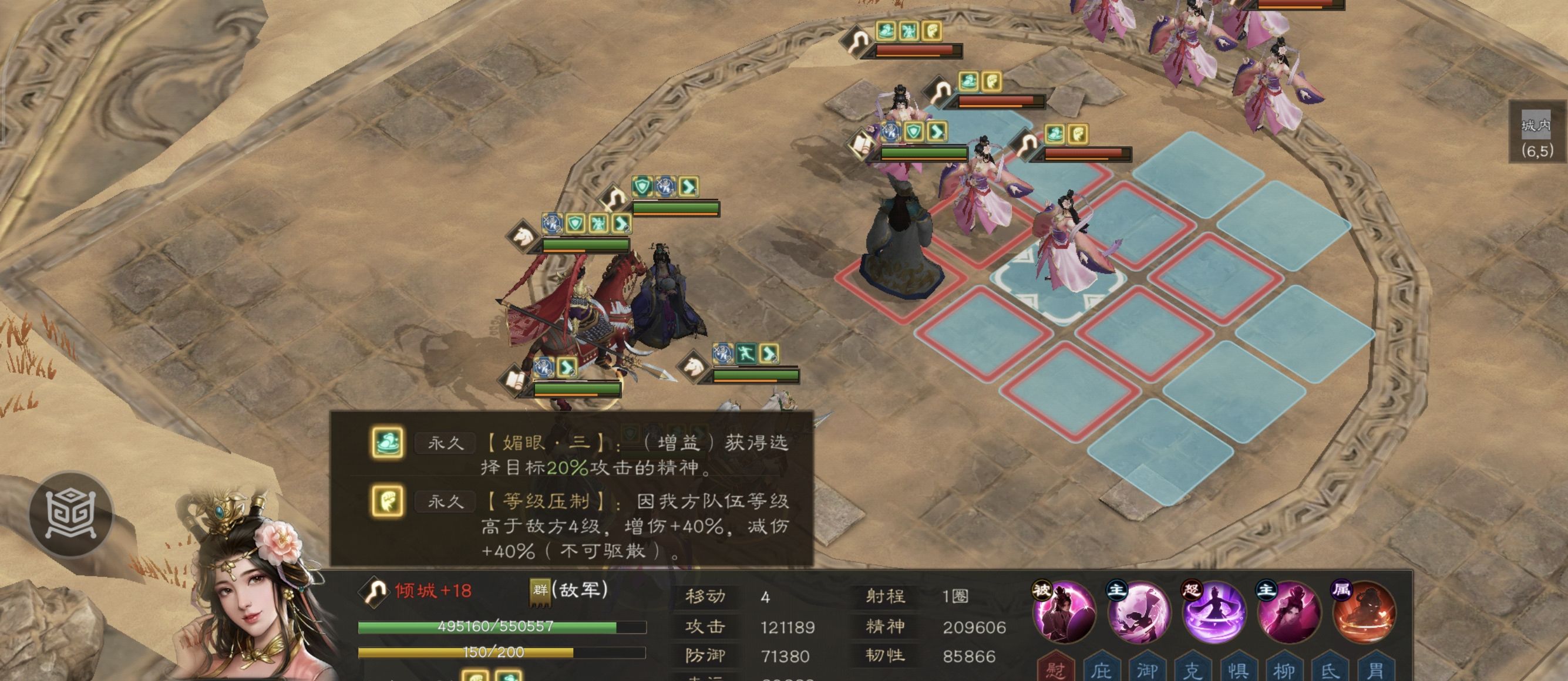Click the 等级压制 debuff icon in tooltip
Viewport: 1568px width, 681px height.
tap(388, 502)
